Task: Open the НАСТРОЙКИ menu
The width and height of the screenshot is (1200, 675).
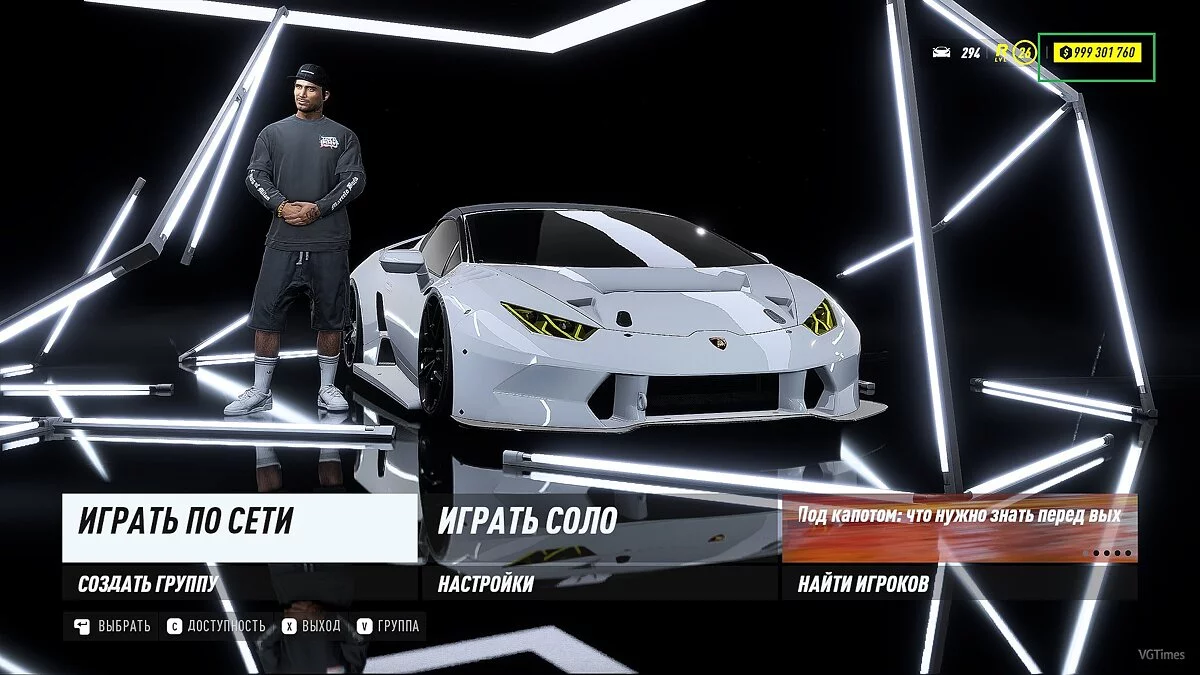Action: tap(599, 583)
